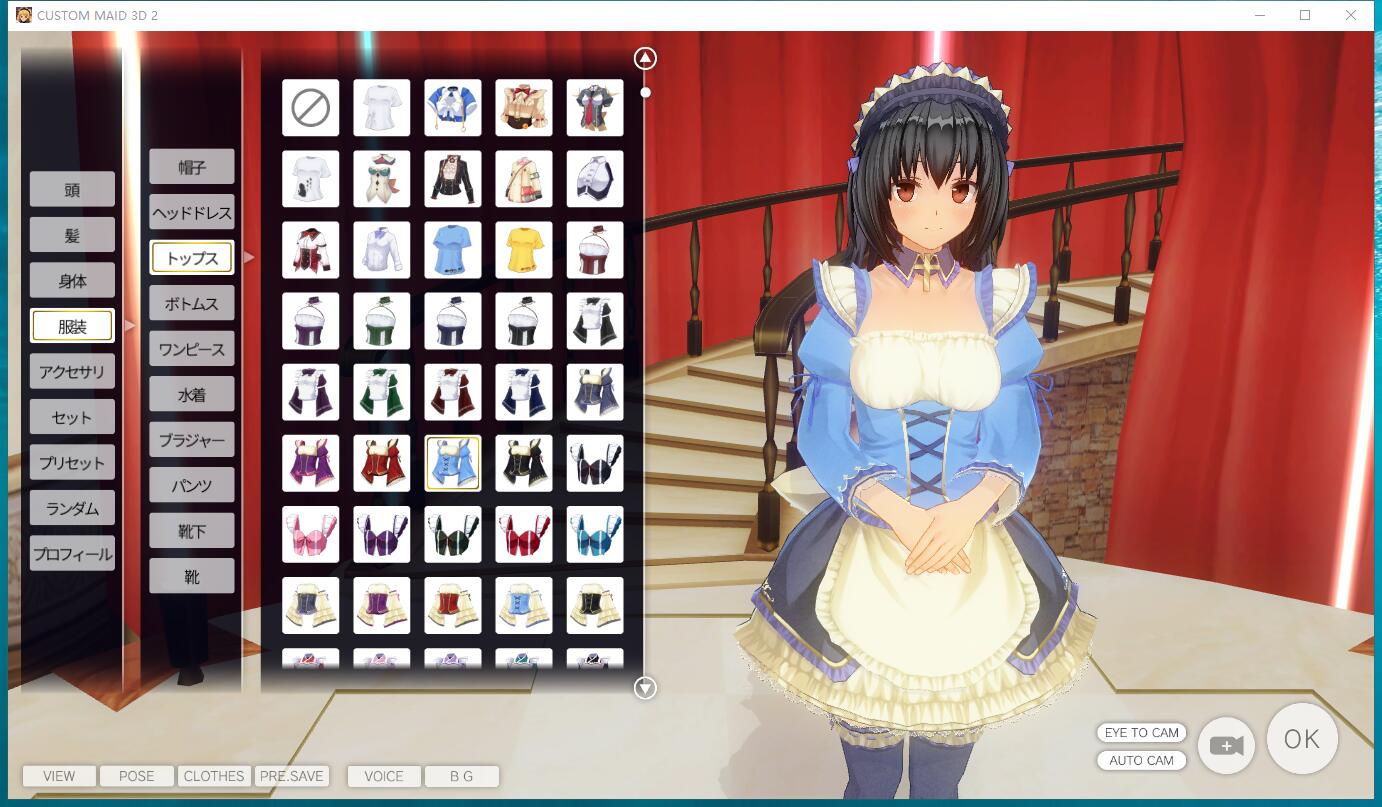This screenshot has height=807, width=1382.
Task: Click the camera plus icon button
Action: (1226, 745)
